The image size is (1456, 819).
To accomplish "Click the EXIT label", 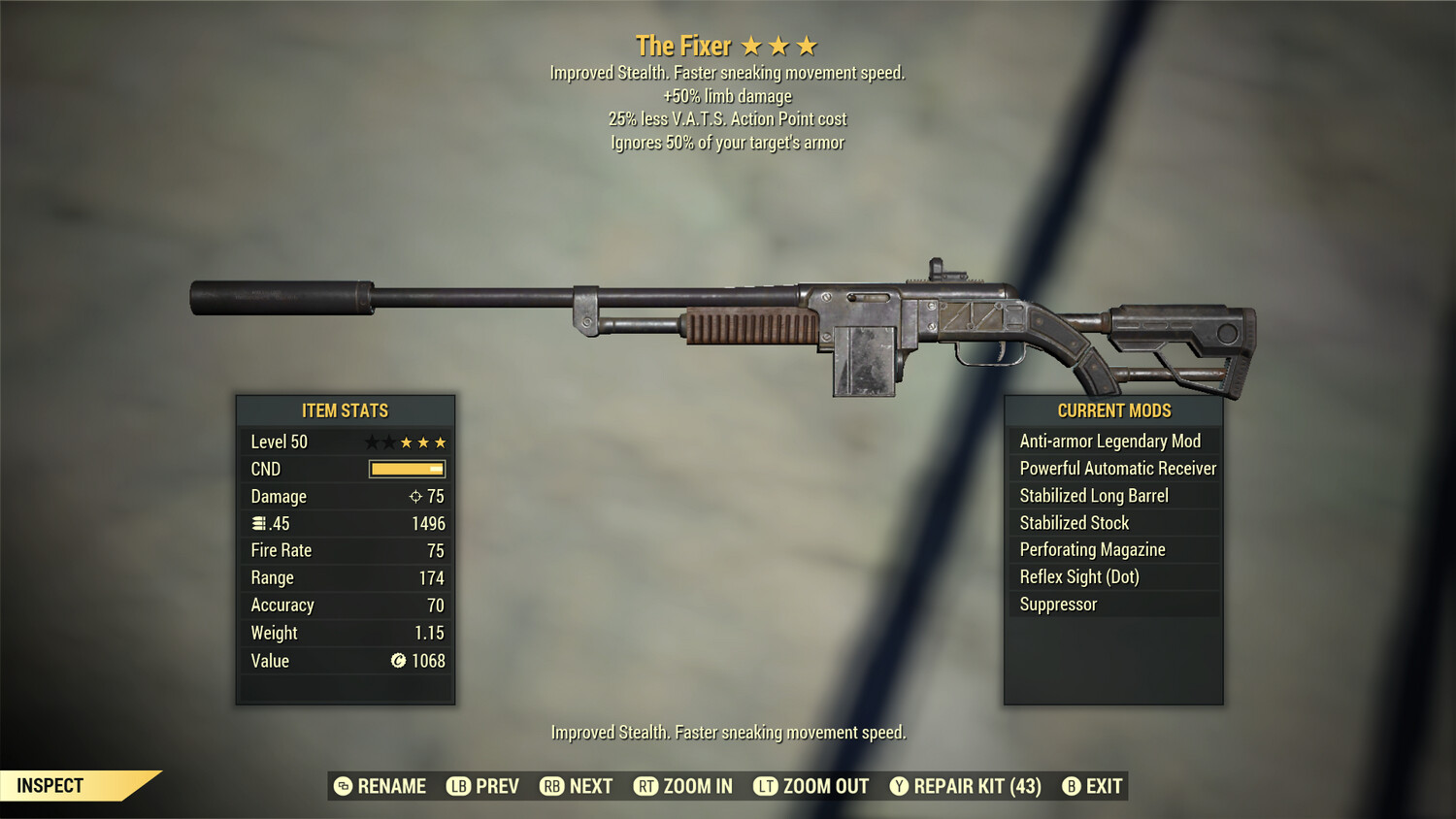I will click(1104, 786).
